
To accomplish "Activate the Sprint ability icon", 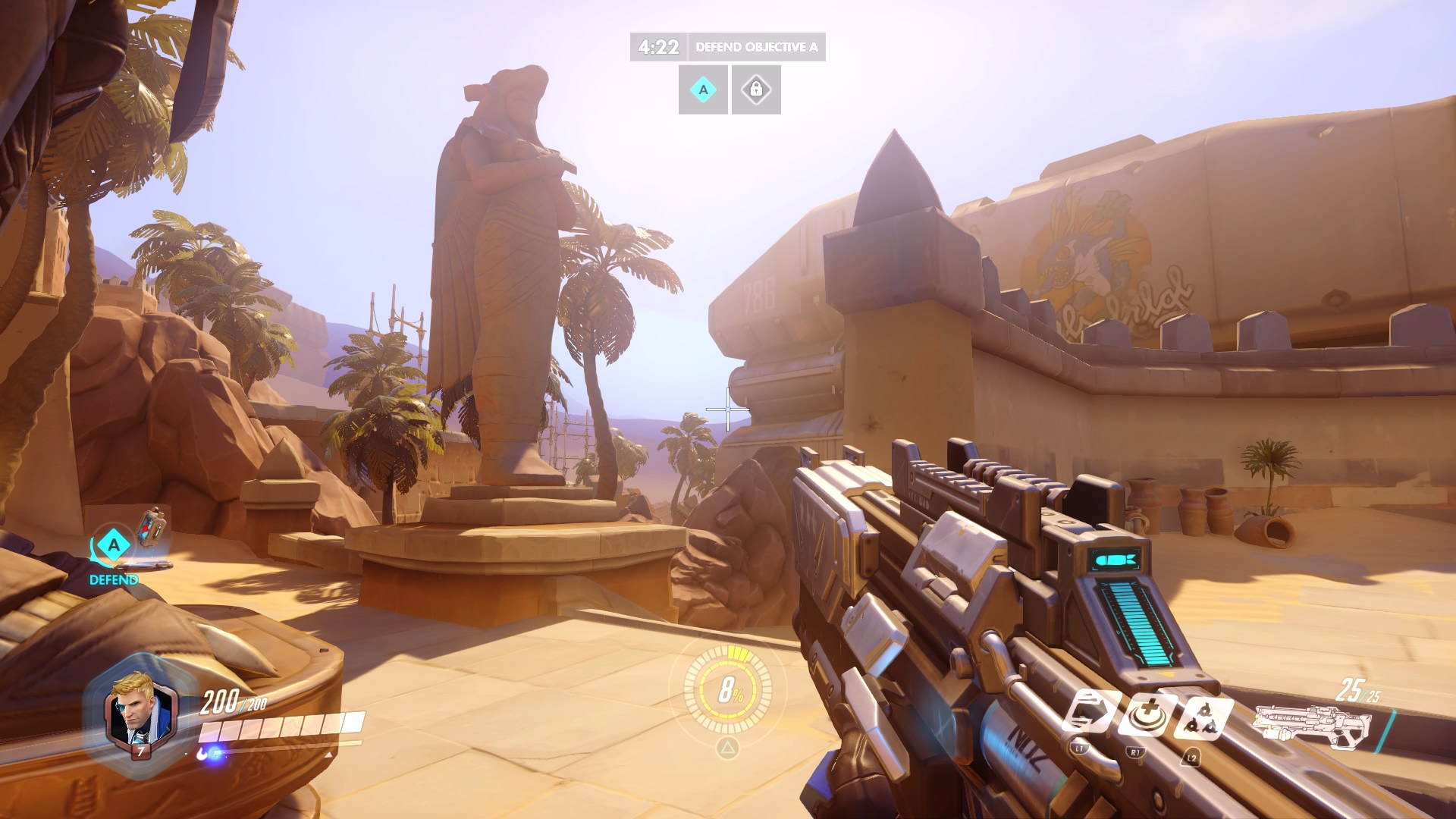I will click(1089, 714).
